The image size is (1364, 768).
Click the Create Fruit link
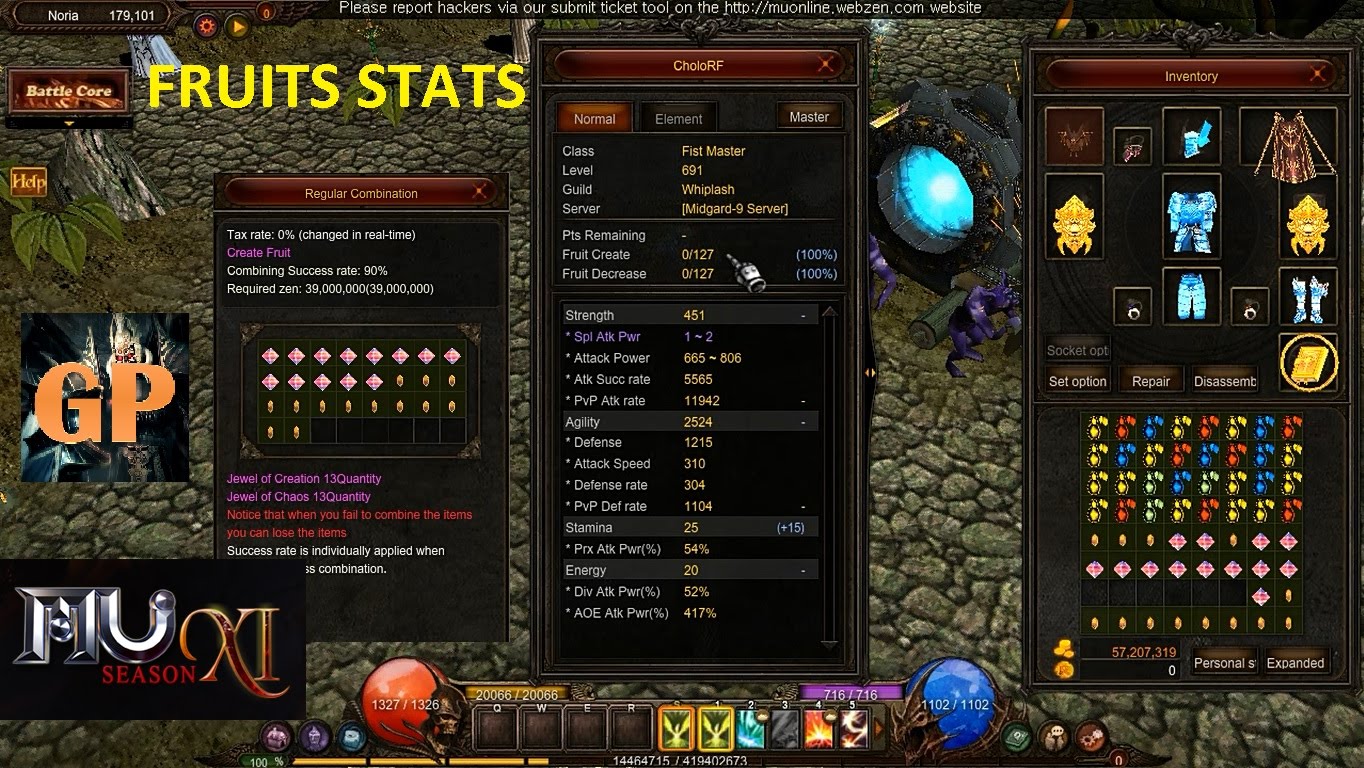pos(258,252)
